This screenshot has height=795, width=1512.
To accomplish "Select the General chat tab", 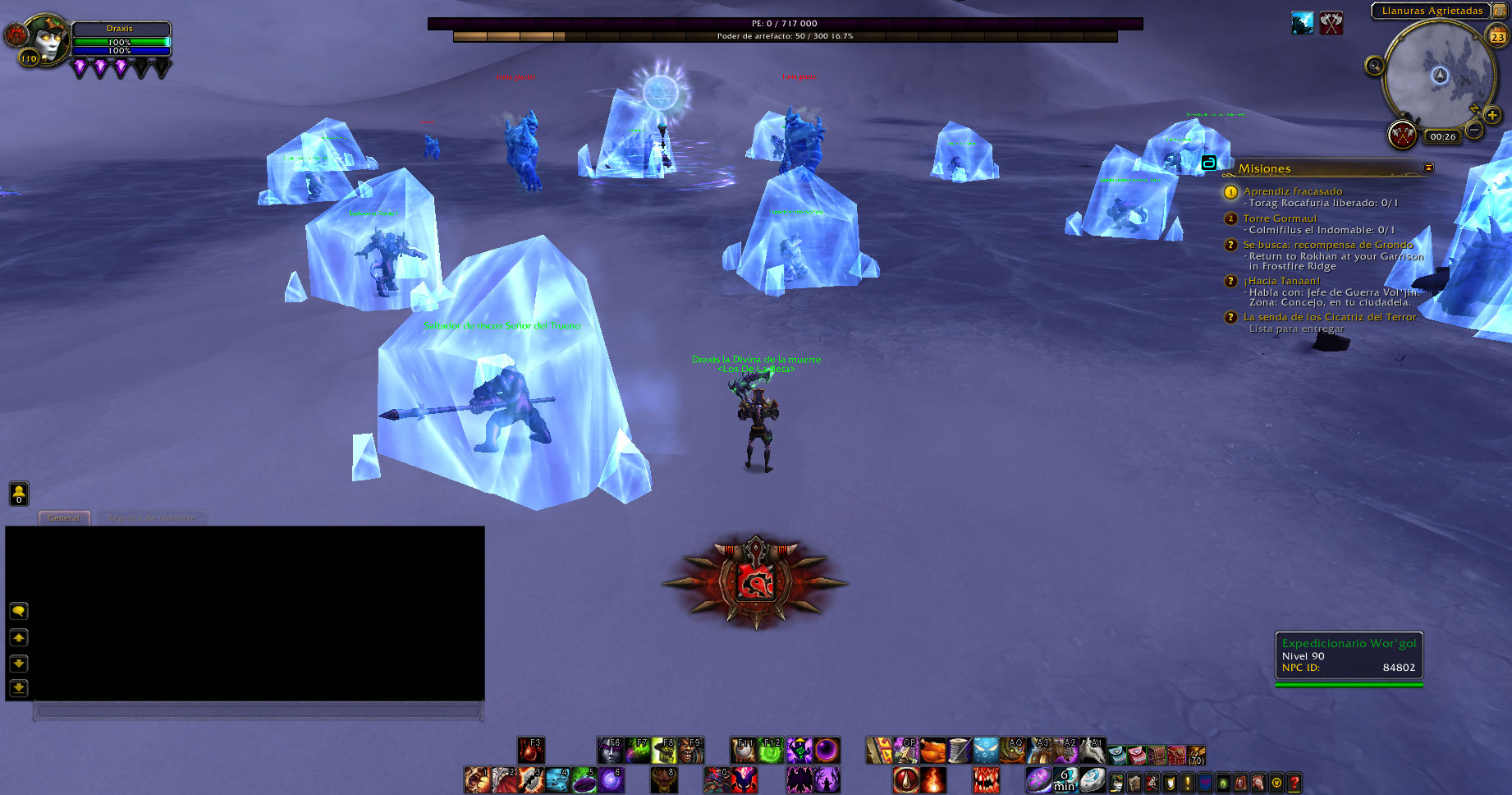I will click(63, 518).
